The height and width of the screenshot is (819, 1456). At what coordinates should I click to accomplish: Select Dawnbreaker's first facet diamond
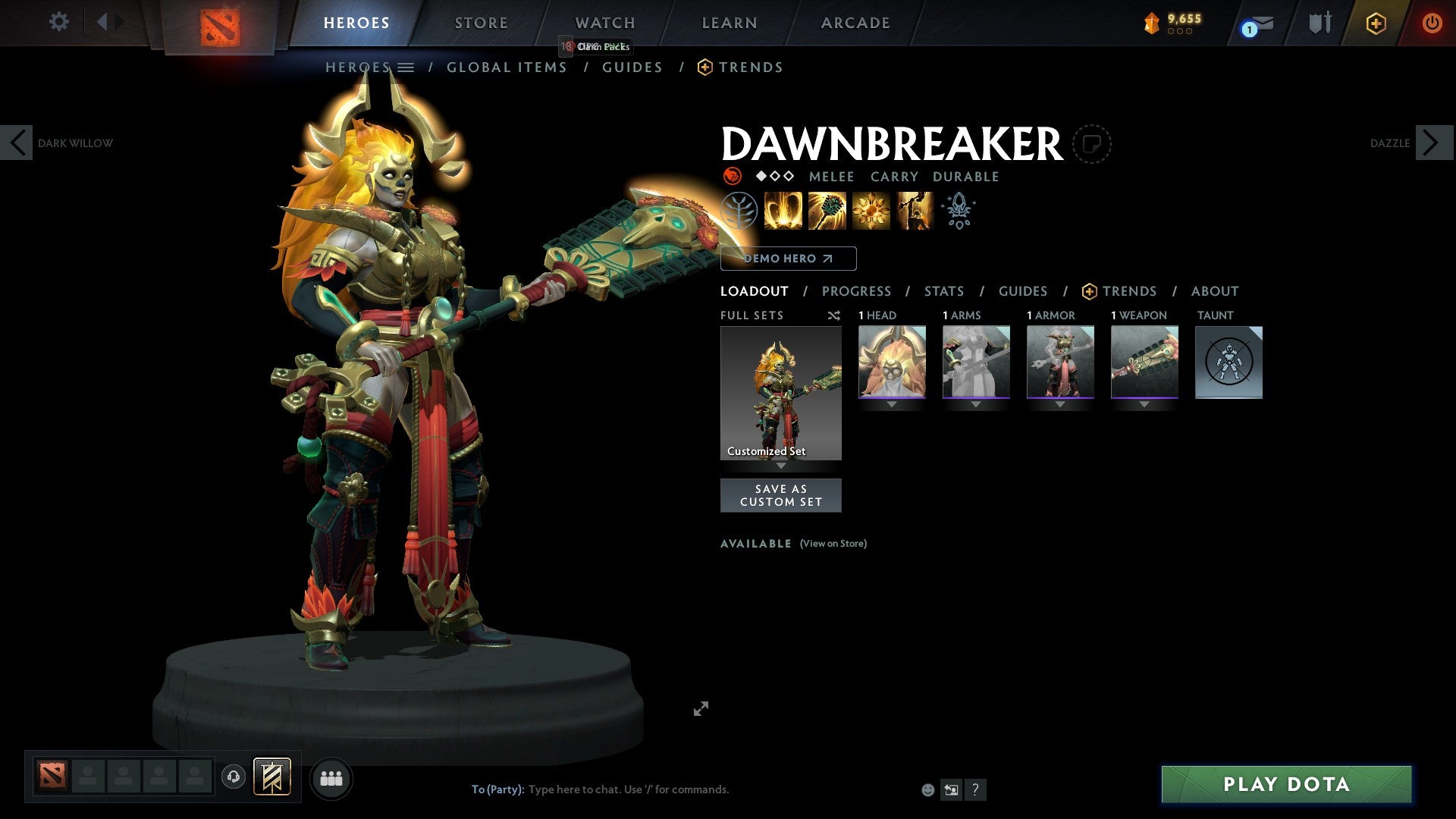760,177
